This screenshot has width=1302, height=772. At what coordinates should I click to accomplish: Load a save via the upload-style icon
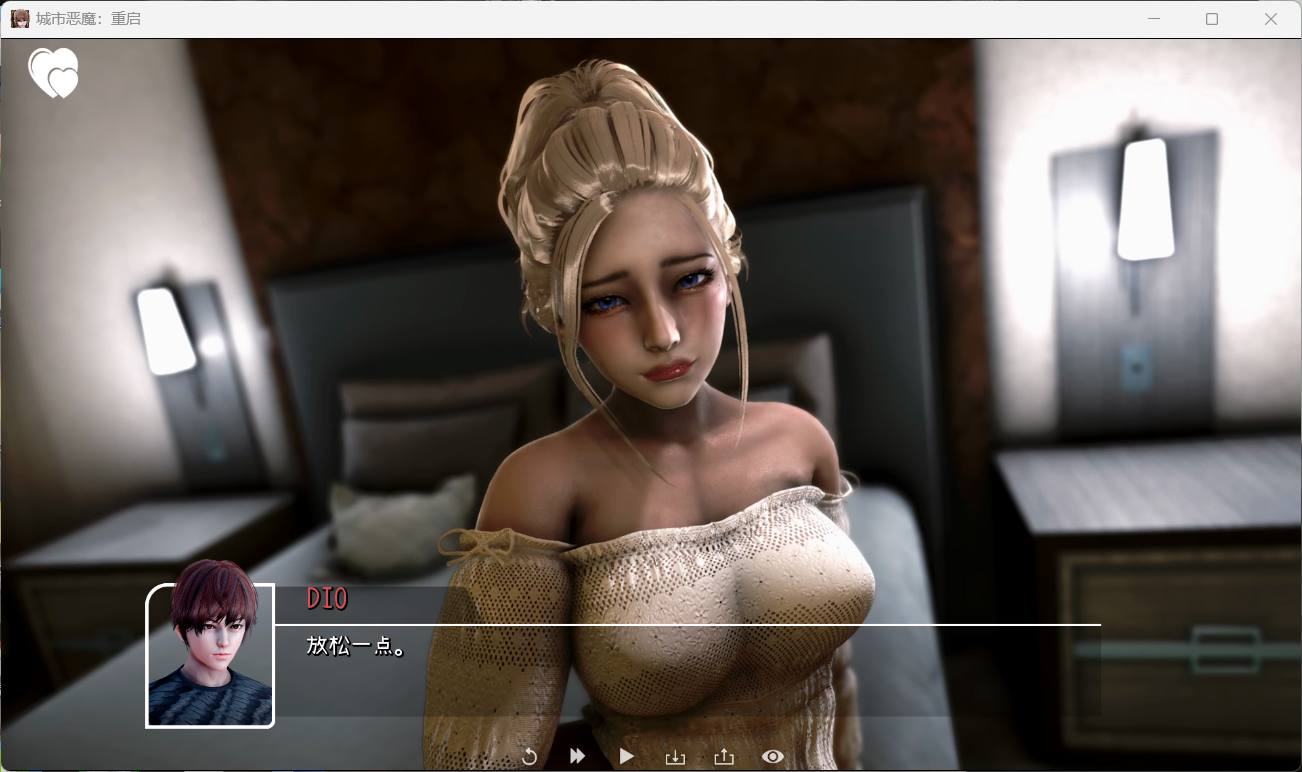[x=723, y=757]
